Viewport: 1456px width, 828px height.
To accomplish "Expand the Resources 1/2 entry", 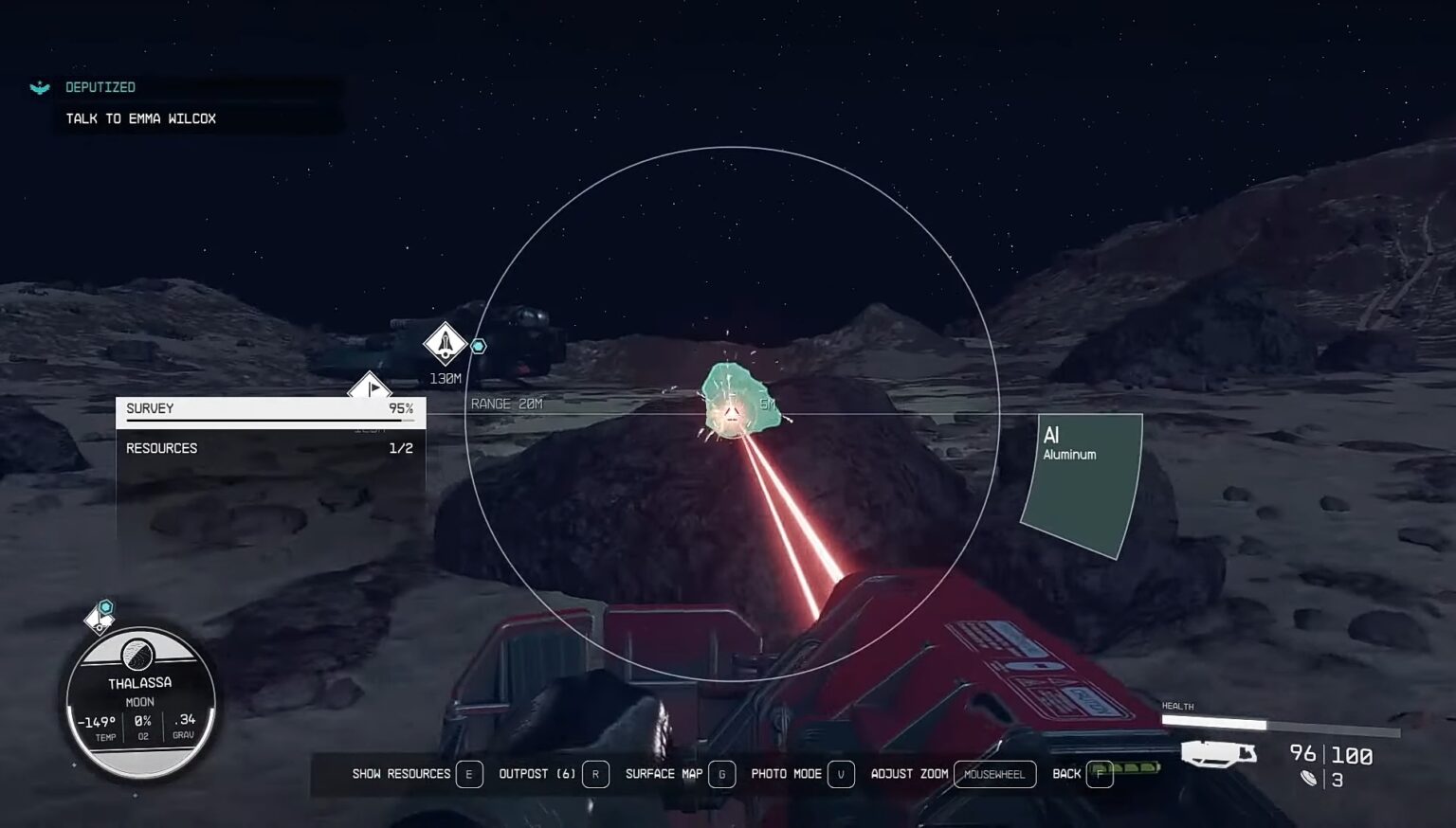I will [270, 447].
